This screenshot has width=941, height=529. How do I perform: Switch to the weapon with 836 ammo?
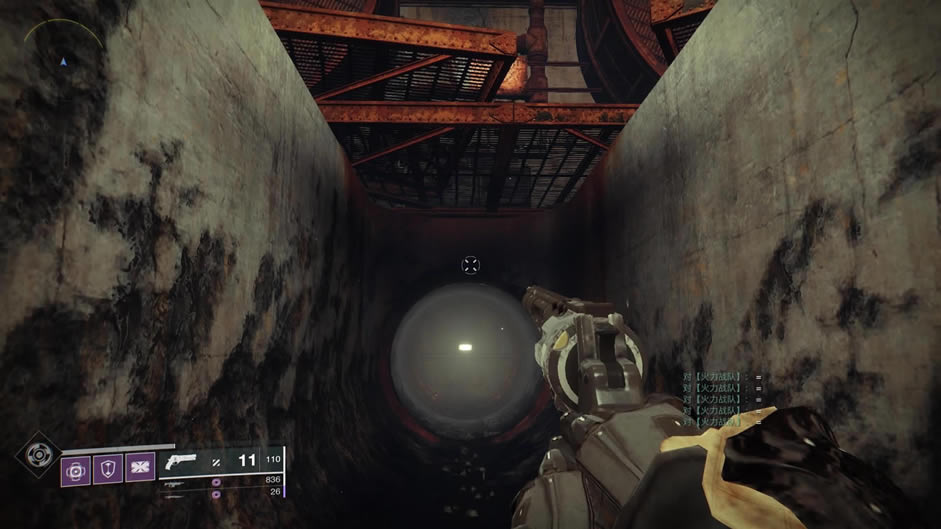coord(176,481)
